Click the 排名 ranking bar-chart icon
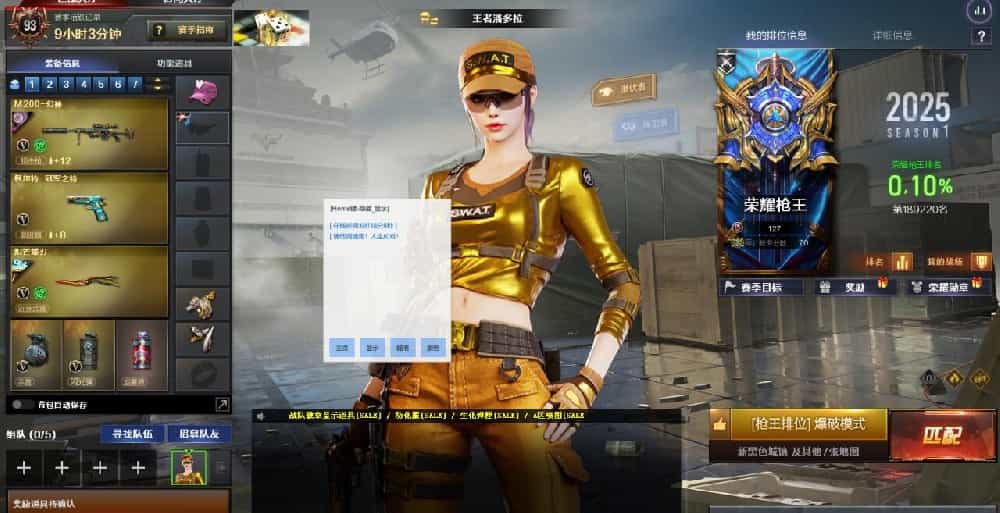This screenshot has width=1000, height=513. point(903,262)
